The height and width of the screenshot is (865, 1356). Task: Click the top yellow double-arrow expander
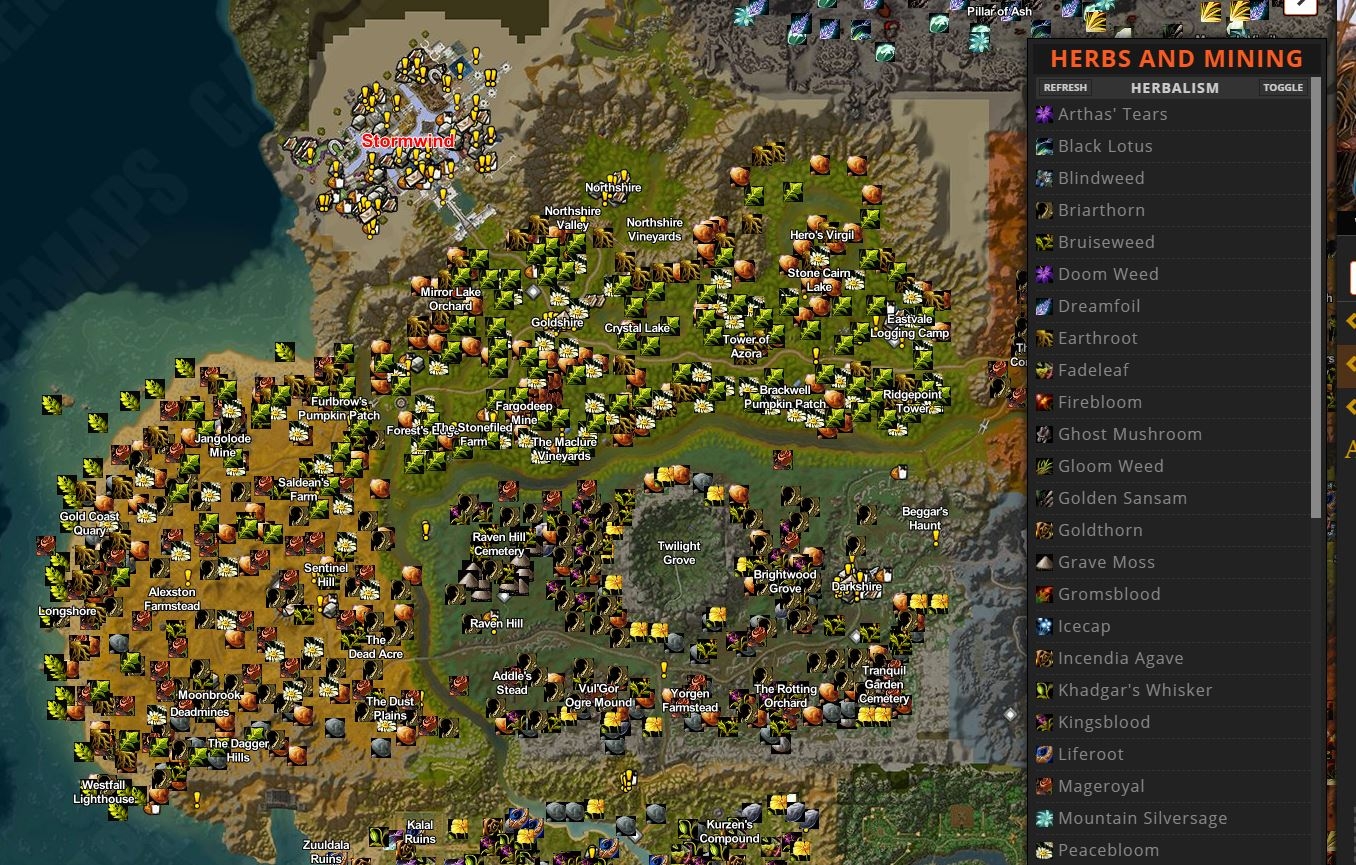click(1349, 320)
